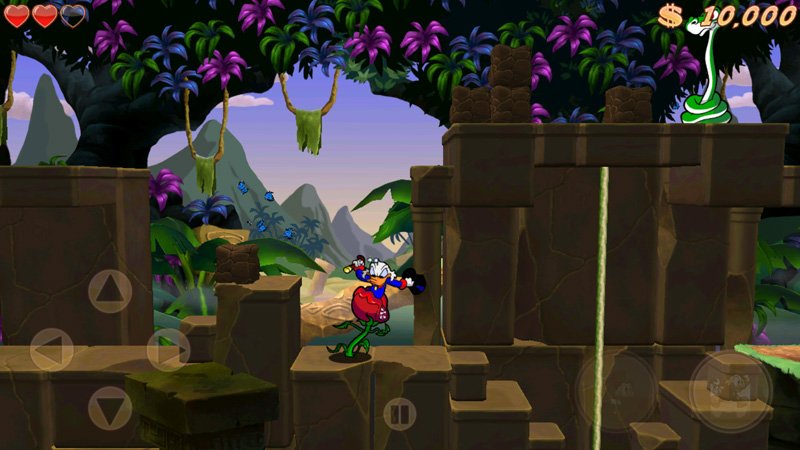The image size is (800, 450).
Task: Tap the larger round action button with Scrooge icon
Action: click(731, 391)
